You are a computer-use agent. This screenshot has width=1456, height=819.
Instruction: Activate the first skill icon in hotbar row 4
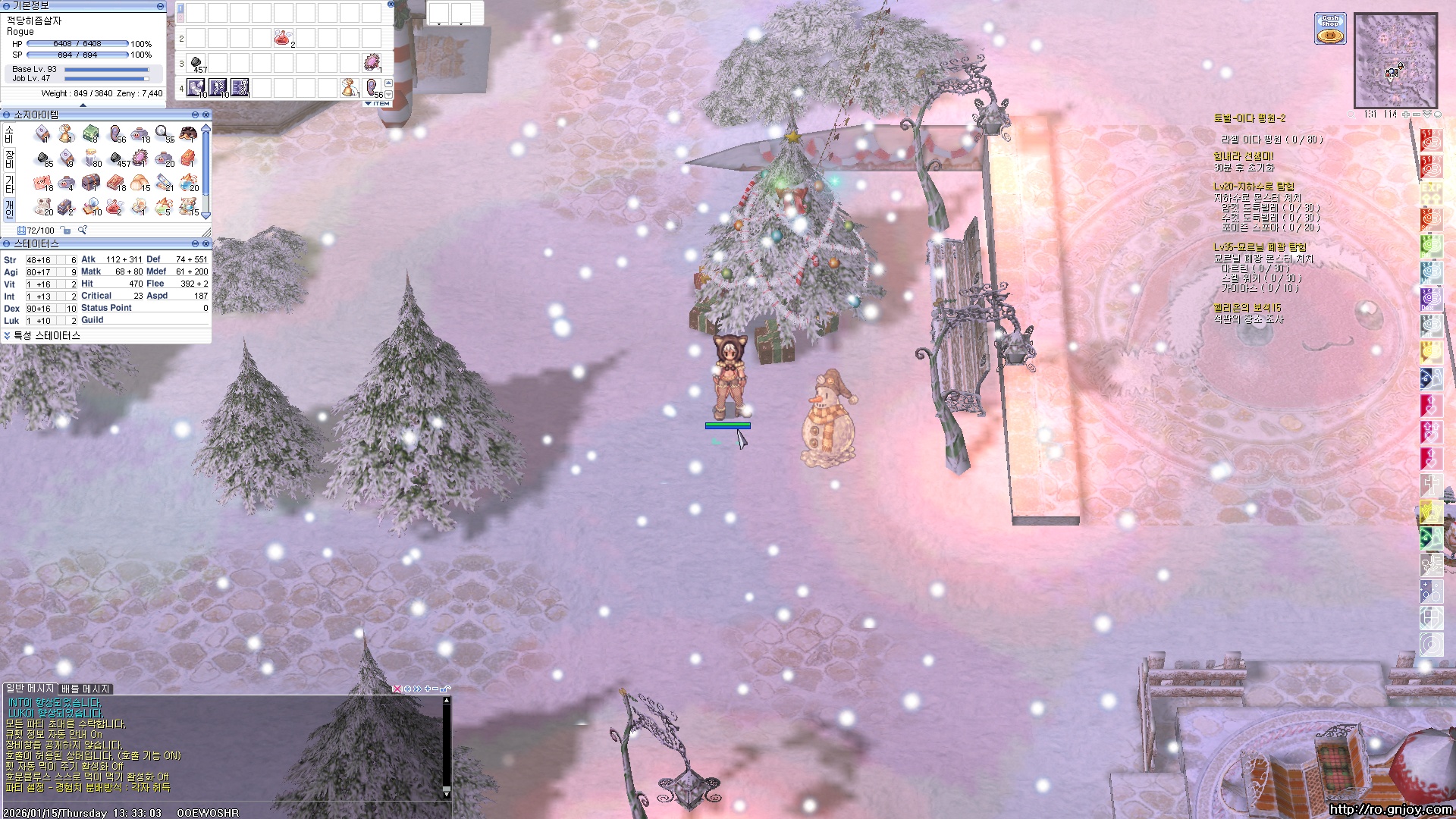click(196, 88)
